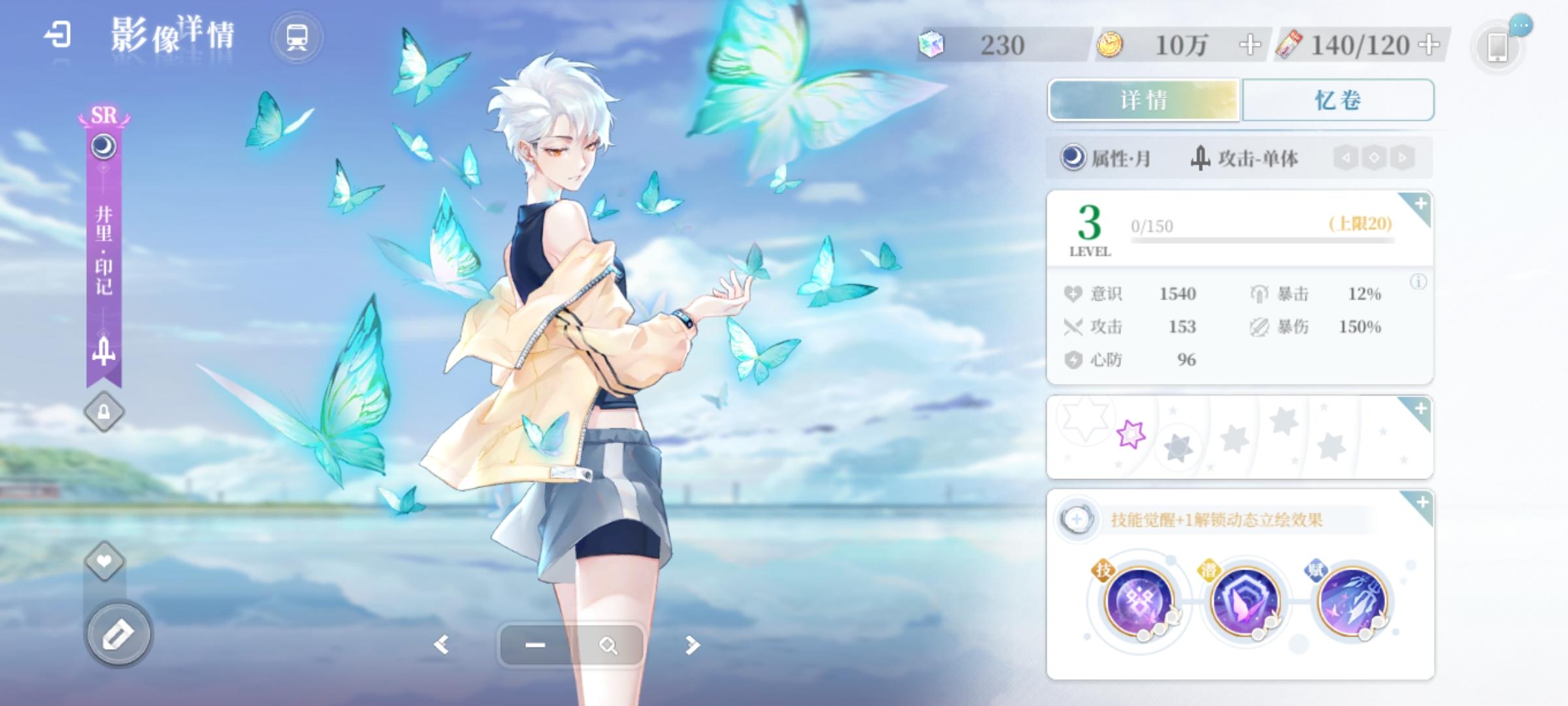Toggle the card lock icon
The height and width of the screenshot is (706, 1568).
[x=104, y=412]
